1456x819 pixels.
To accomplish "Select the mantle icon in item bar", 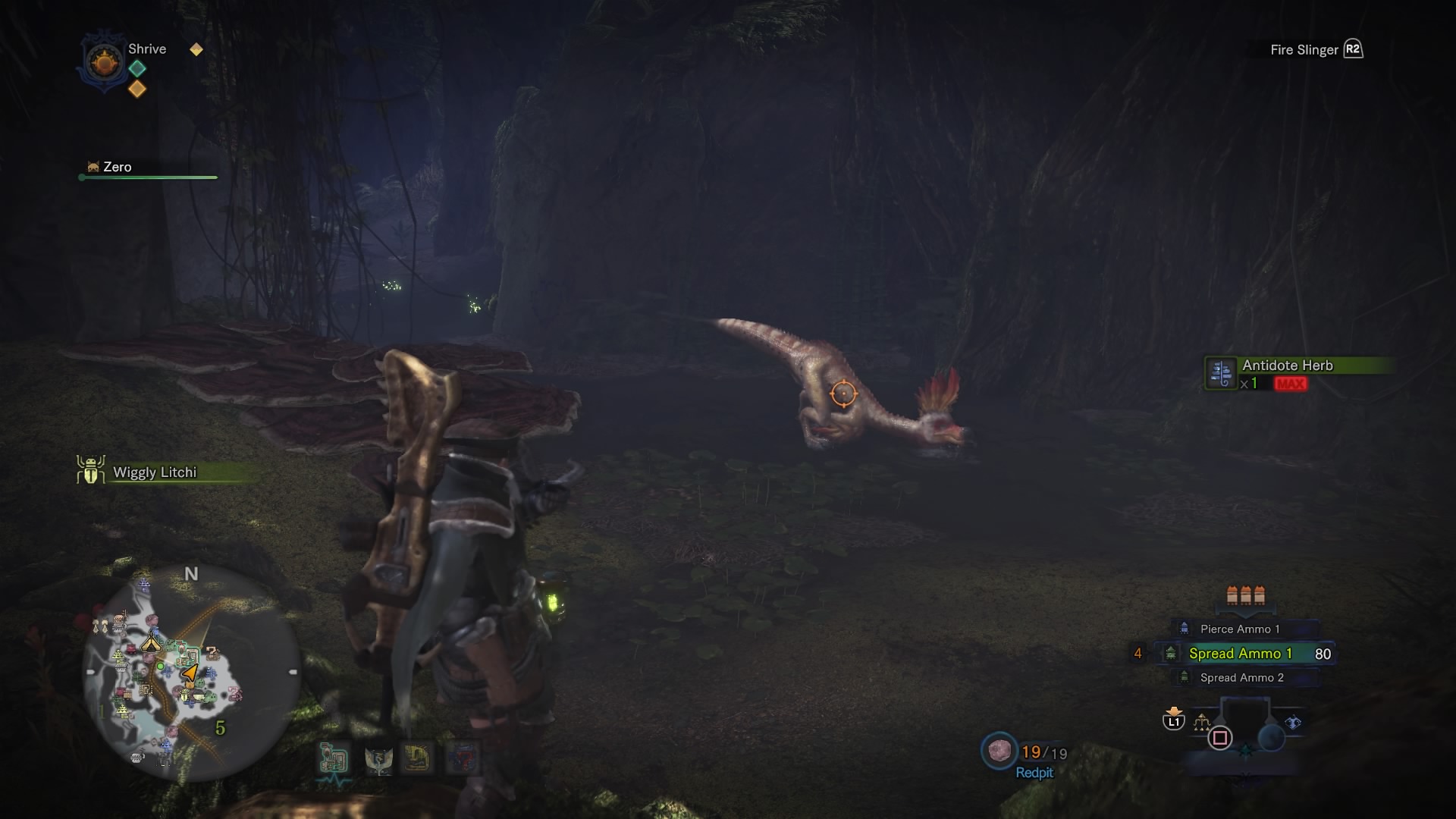I will pos(1293,723).
